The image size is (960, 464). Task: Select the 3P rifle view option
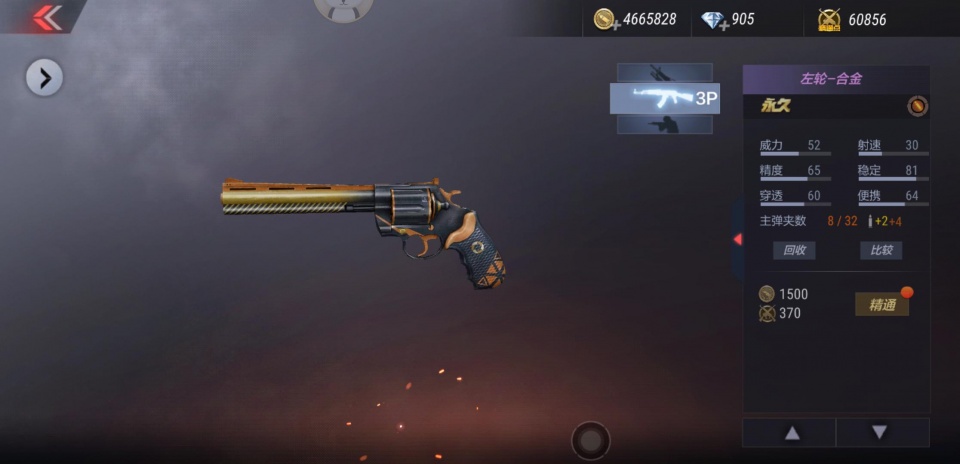pos(665,98)
